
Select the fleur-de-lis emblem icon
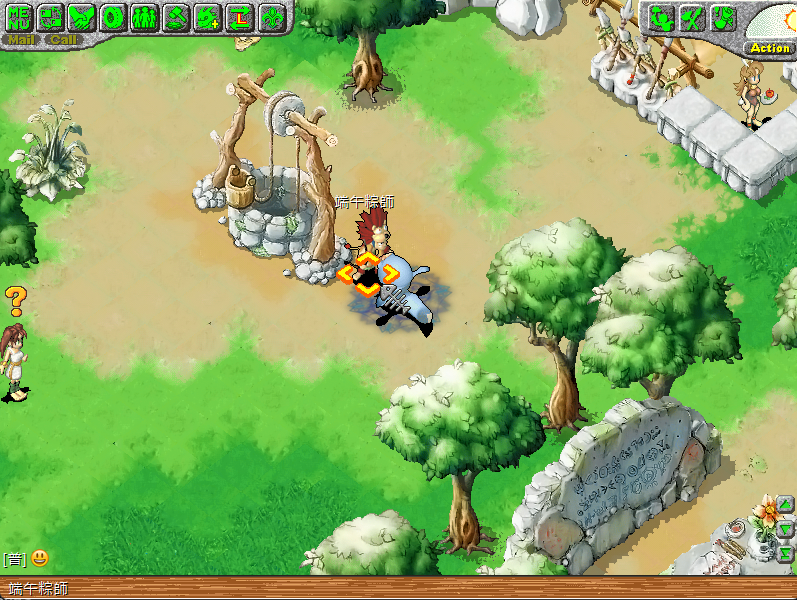(x=271, y=16)
